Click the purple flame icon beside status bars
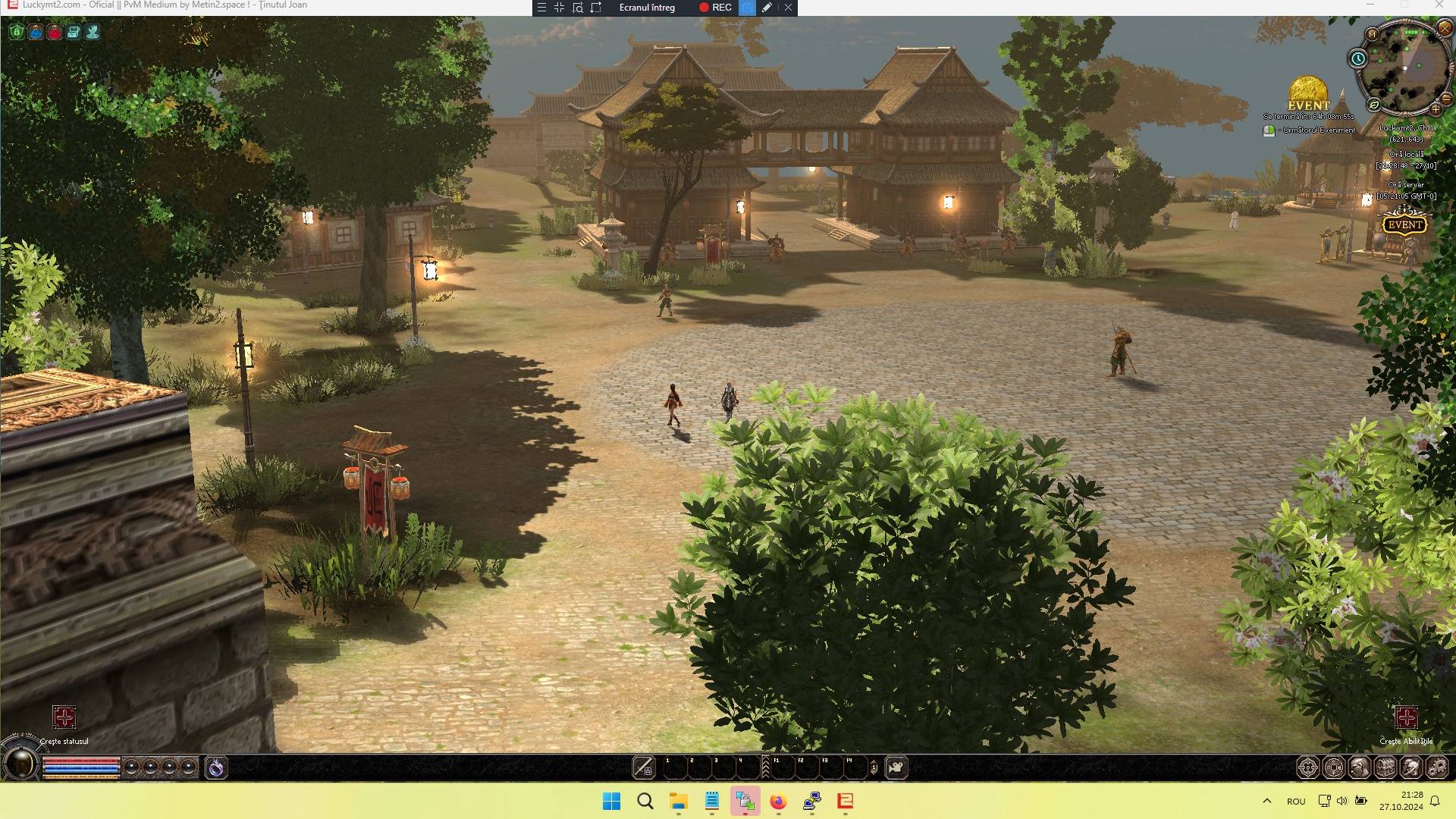Viewport: 1456px width, 819px height. tap(216, 767)
